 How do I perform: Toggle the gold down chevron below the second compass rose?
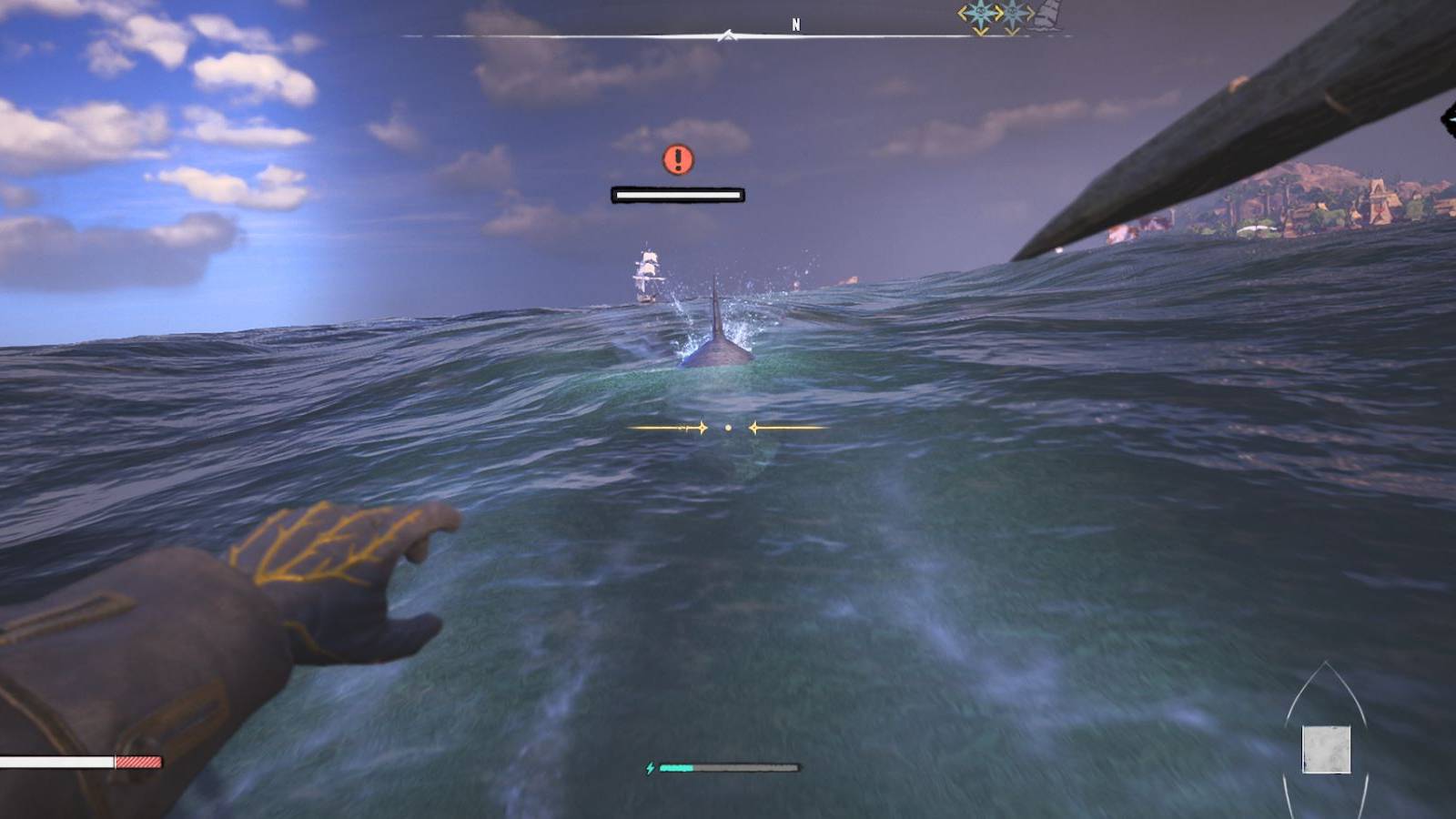[x=1011, y=30]
